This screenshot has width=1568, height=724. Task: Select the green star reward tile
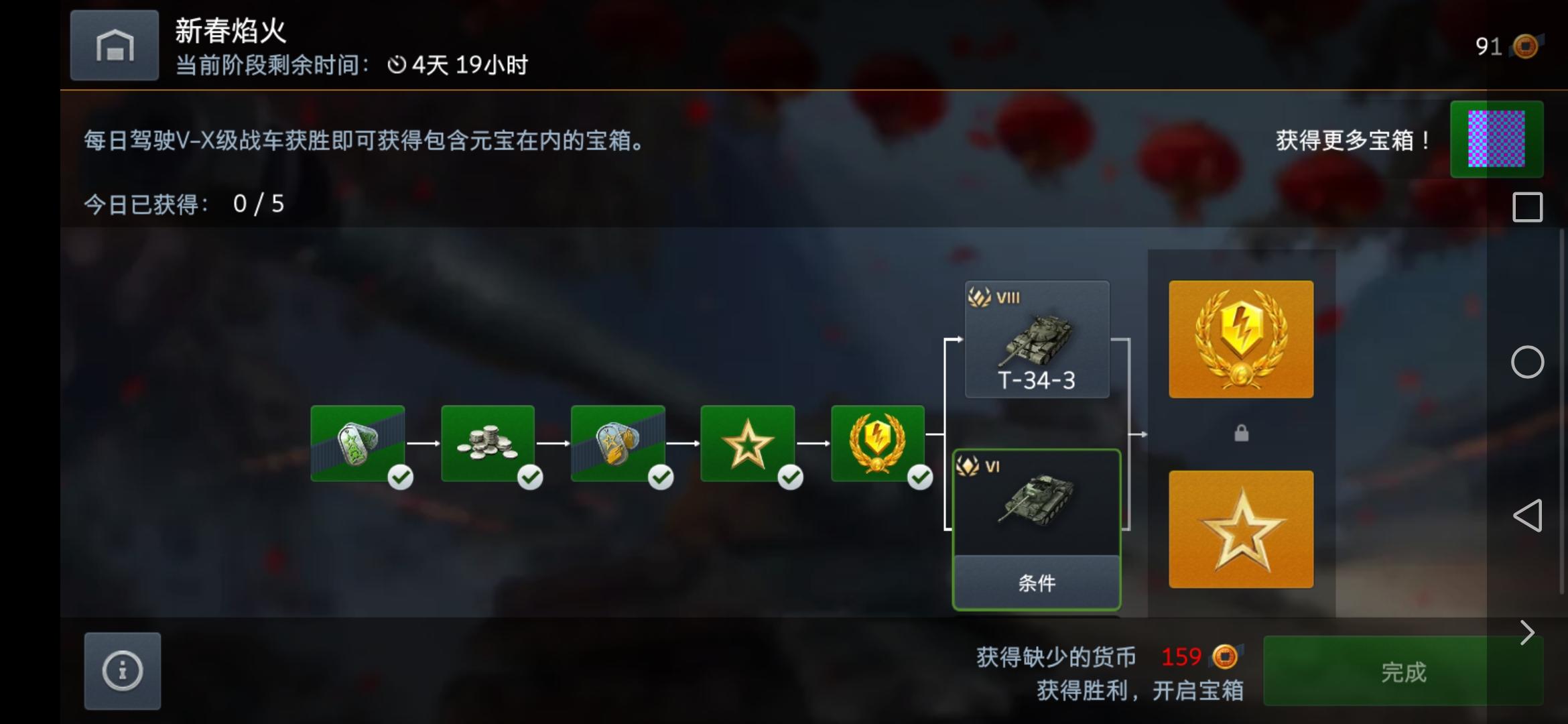(x=749, y=444)
